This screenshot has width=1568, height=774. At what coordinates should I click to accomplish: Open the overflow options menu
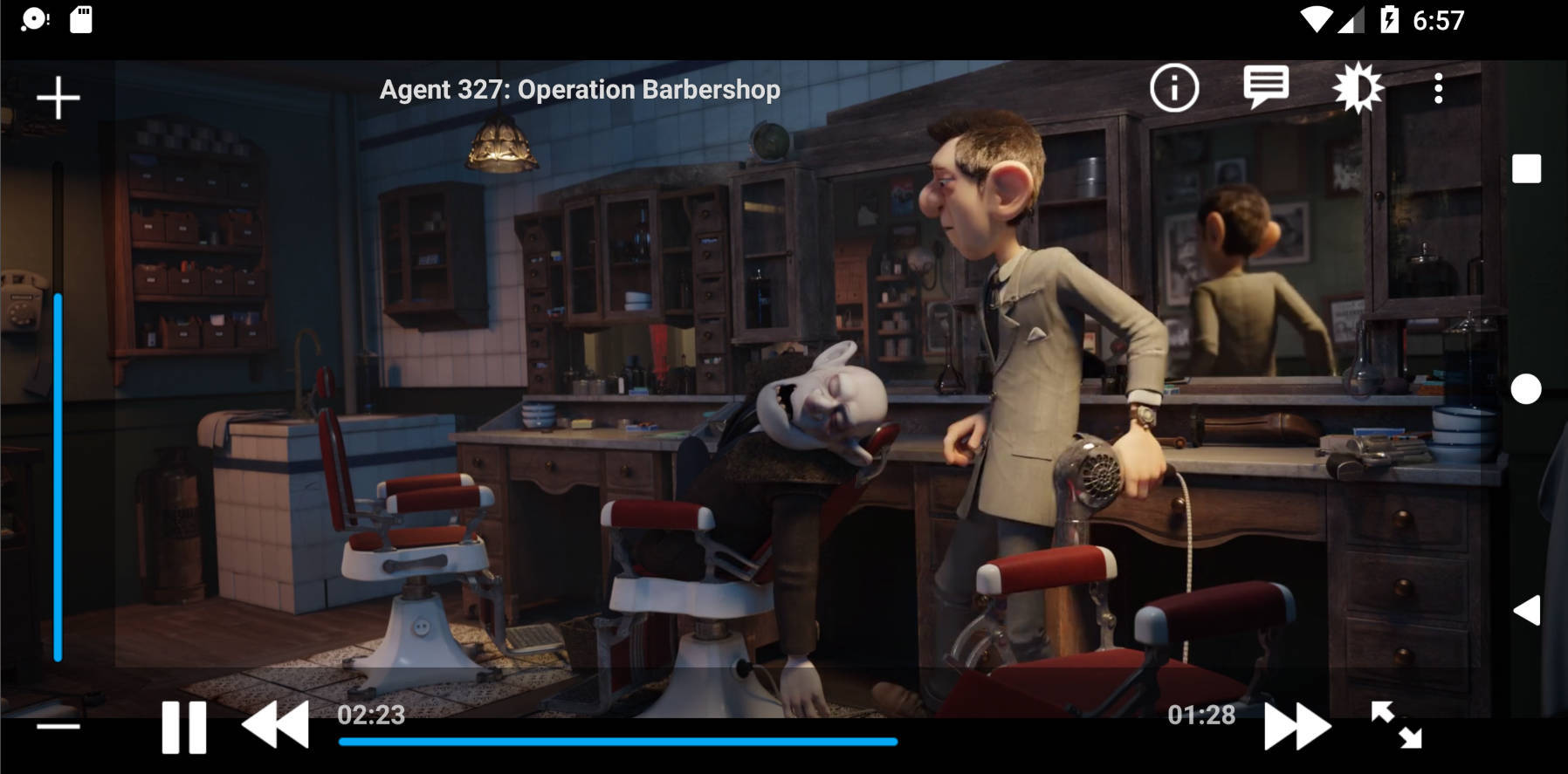[1438, 86]
